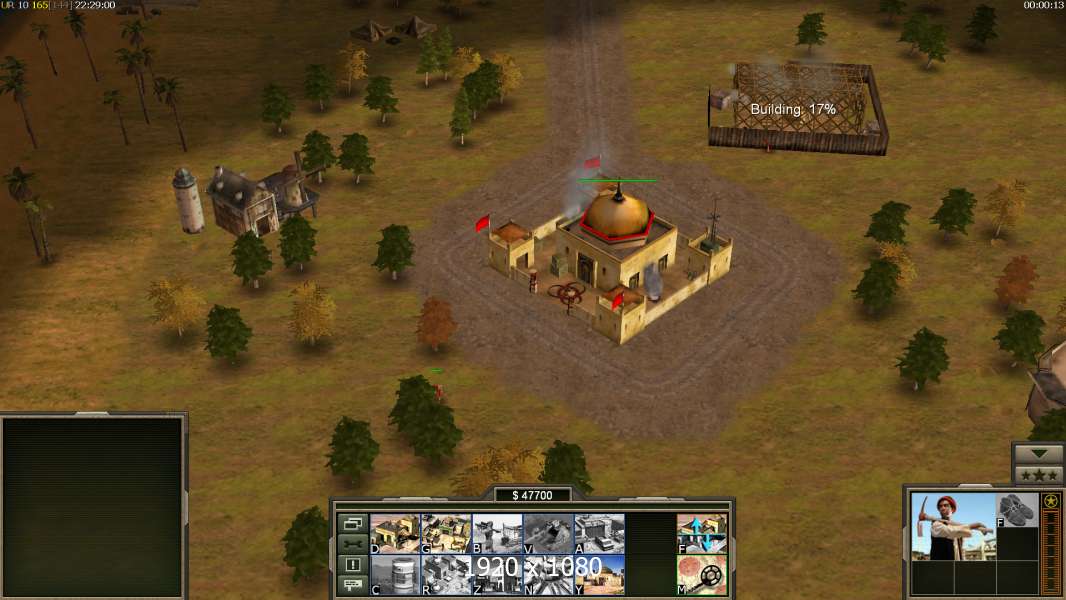1066x600 pixels.
Task: Select the worker shoes upgrade icon
Action: (1018, 510)
